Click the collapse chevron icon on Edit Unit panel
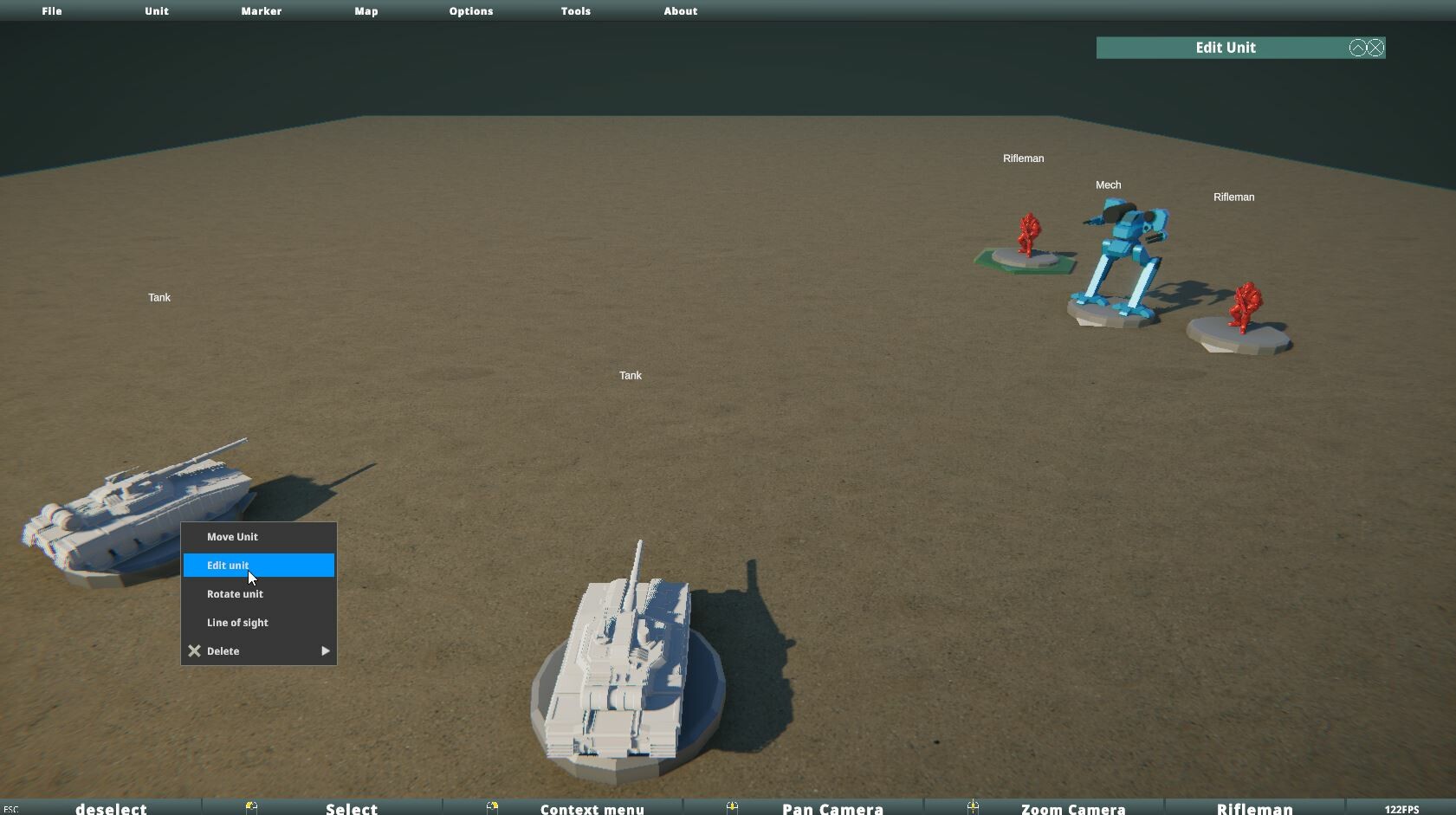The image size is (1456, 815). pos(1357,48)
